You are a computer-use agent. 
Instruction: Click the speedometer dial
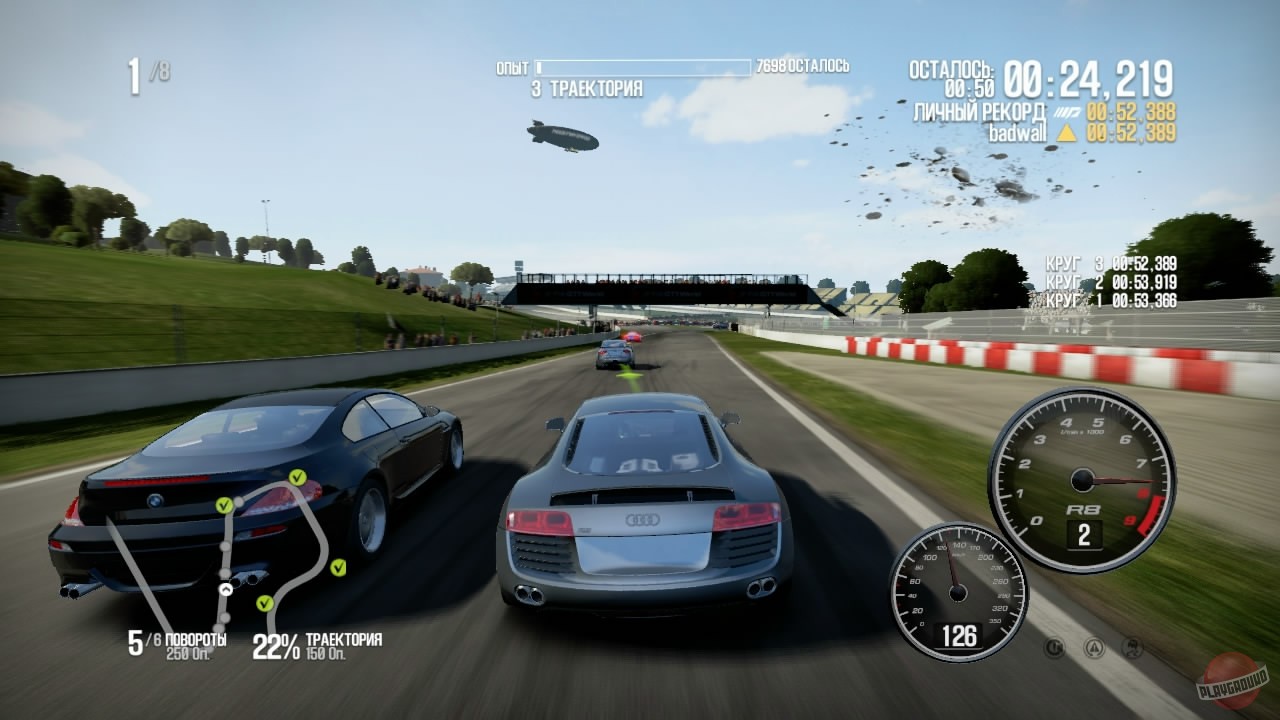[958, 590]
